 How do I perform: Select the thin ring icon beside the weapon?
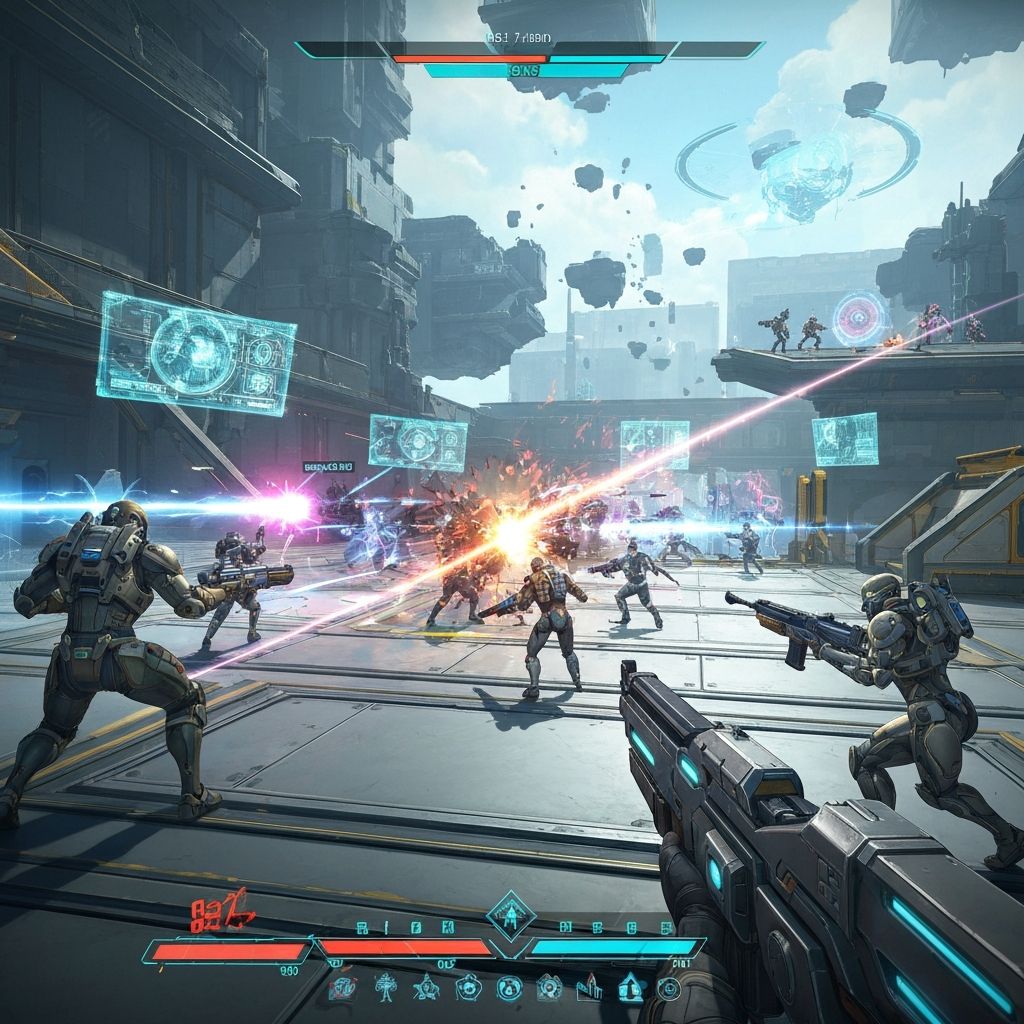tap(668, 989)
